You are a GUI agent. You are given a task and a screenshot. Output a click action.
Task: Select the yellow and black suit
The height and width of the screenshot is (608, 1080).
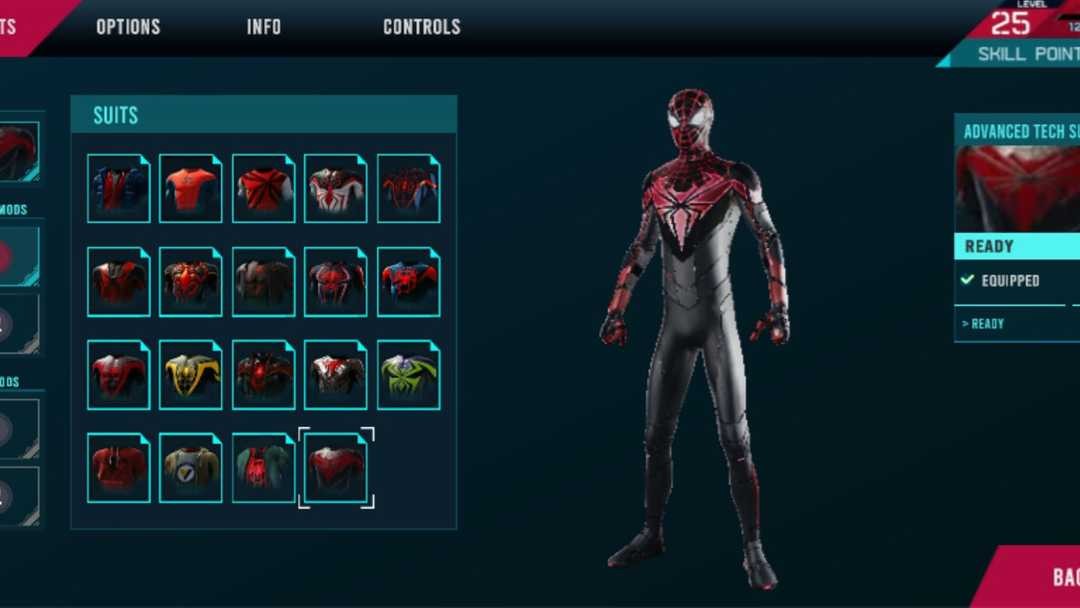coord(191,375)
